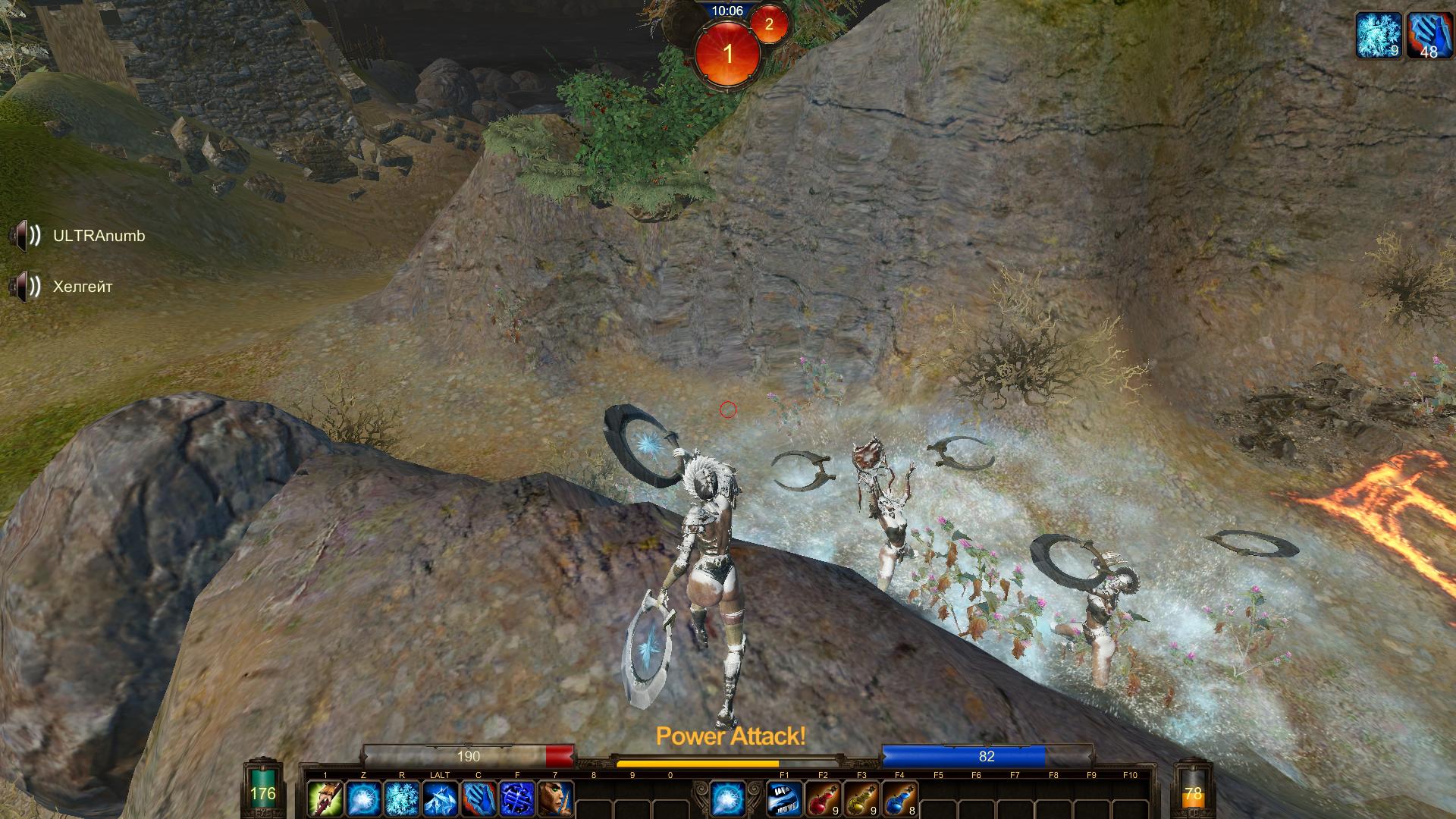Trigger the frozen hand skill on key C

coord(479,799)
